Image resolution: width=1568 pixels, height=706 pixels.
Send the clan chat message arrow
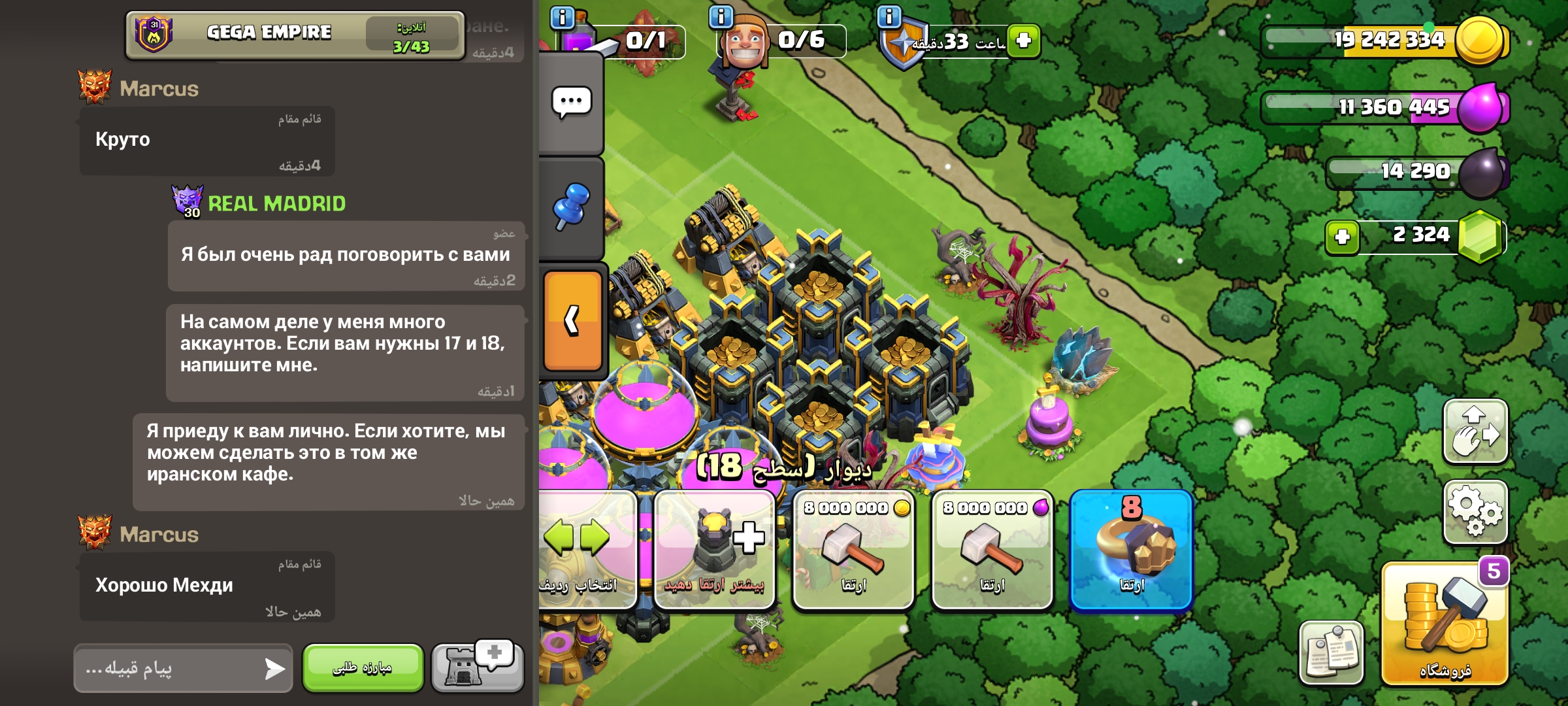click(x=274, y=668)
